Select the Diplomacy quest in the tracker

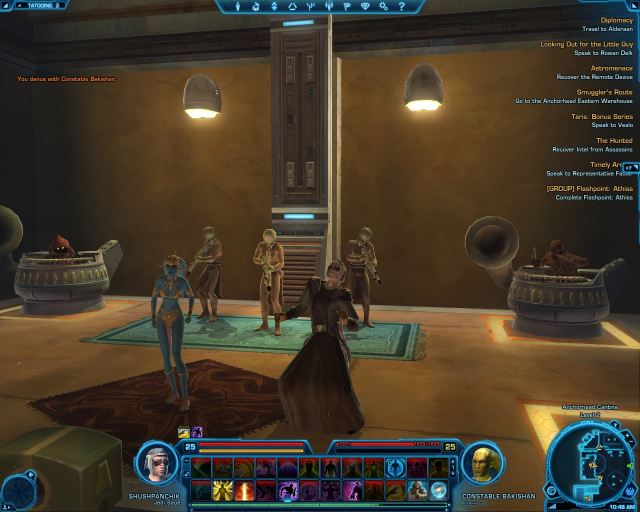[x=615, y=20]
